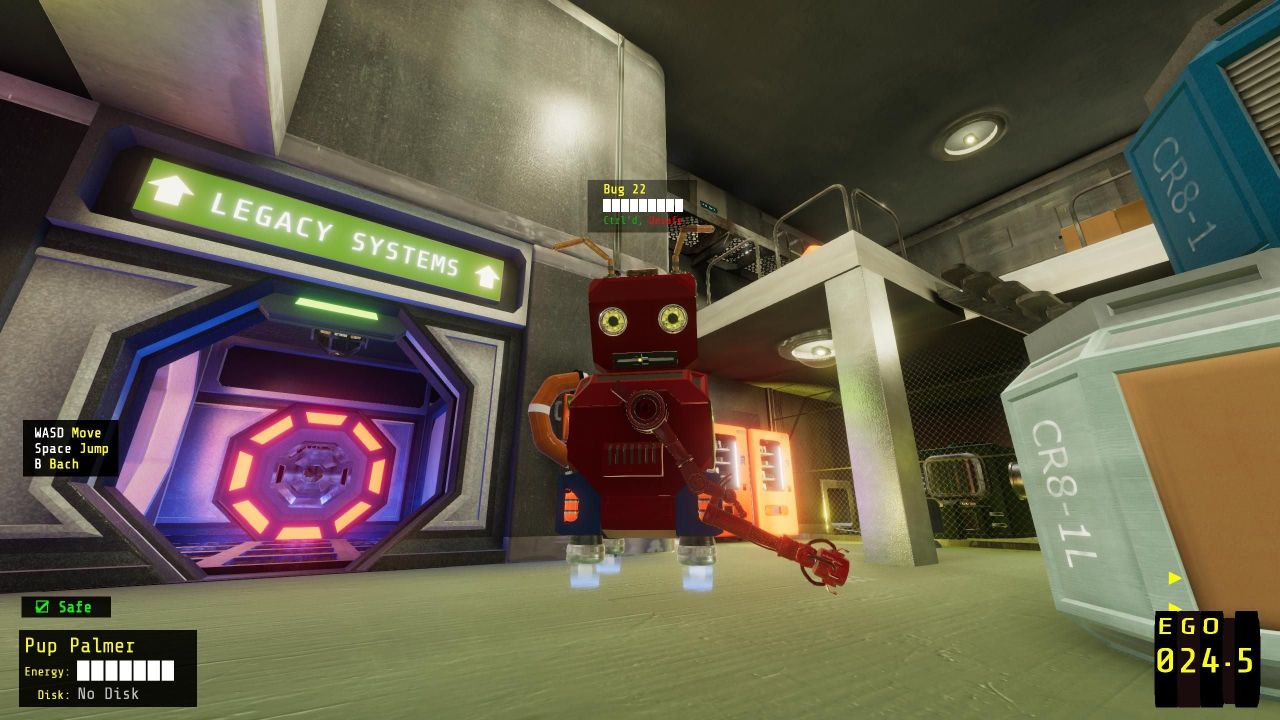This screenshot has width=1280, height=720.
Task: Toggle the red Unsafe status label
Action: [x=666, y=219]
